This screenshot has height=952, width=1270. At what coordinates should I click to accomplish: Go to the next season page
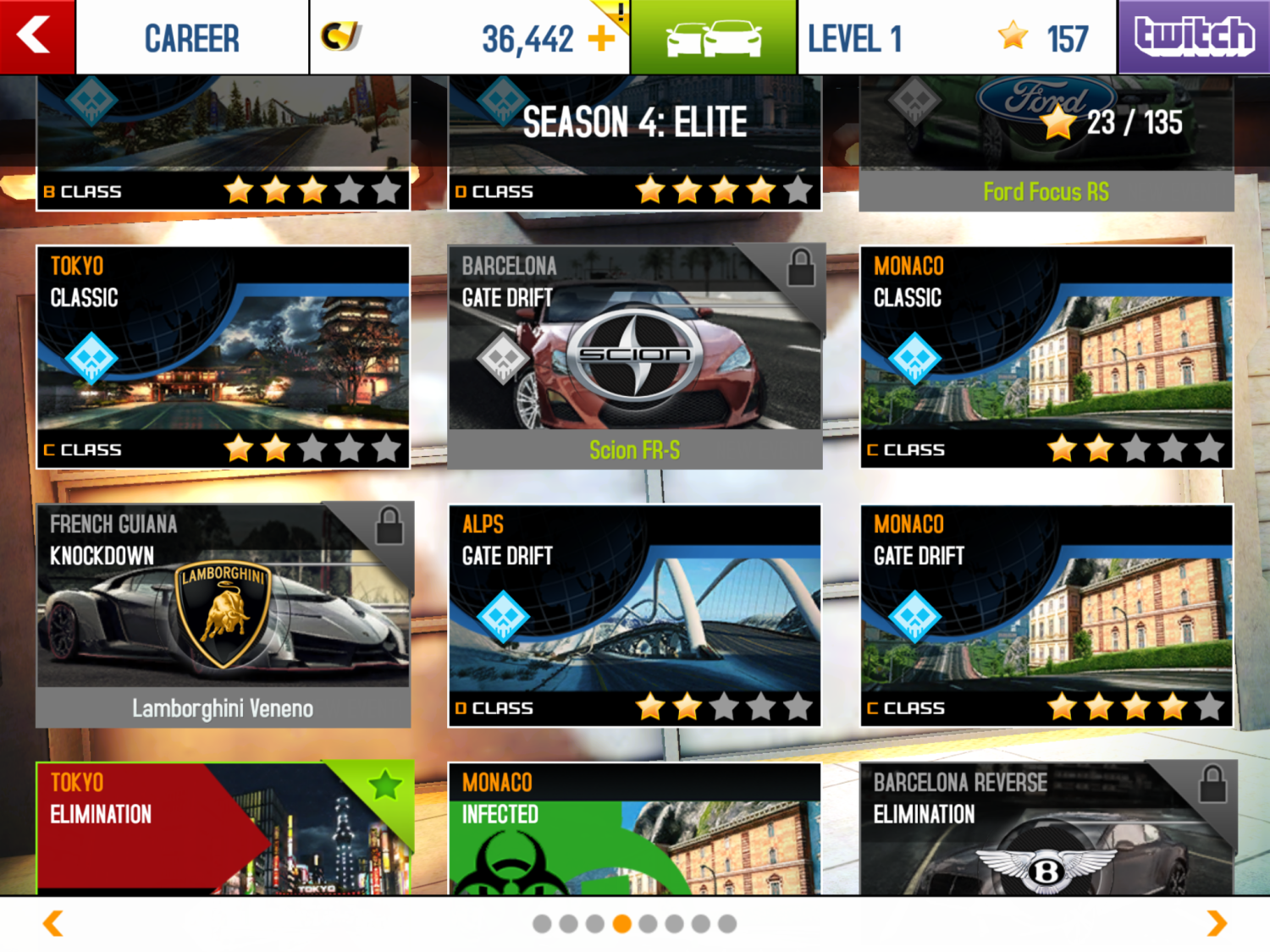[x=1217, y=923]
